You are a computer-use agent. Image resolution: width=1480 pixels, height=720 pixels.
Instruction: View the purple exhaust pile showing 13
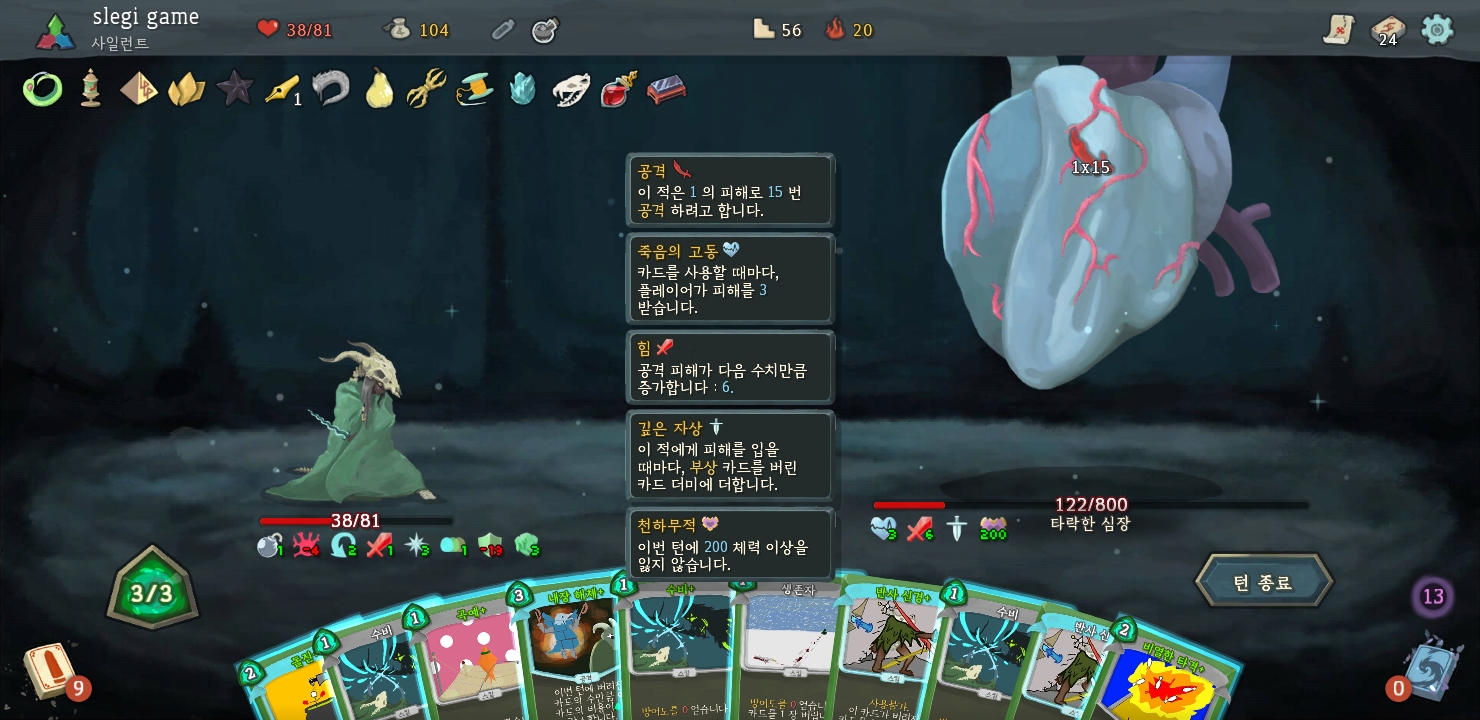coord(1432,597)
